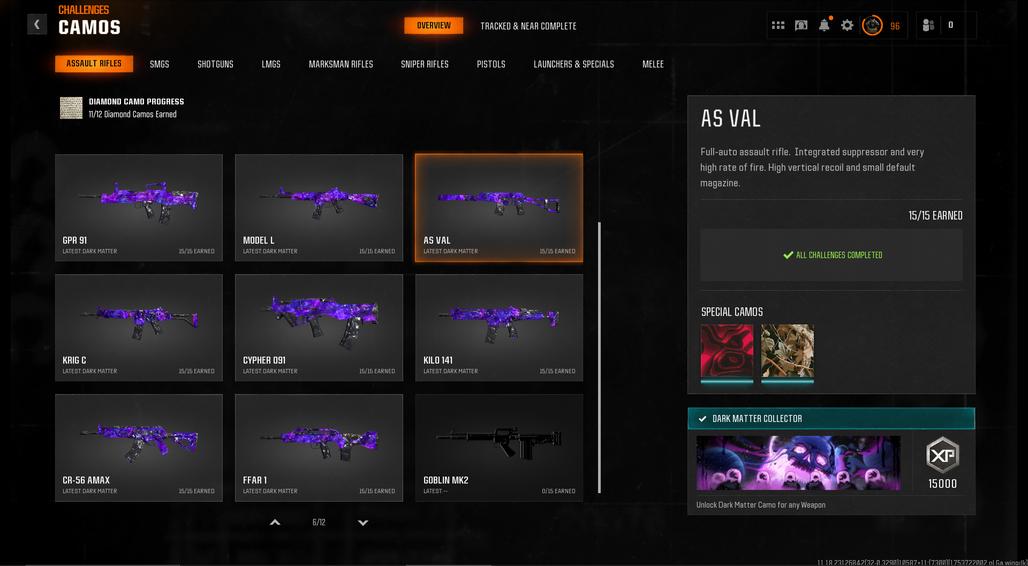Choose the Pistols category
The width and height of the screenshot is (1028, 566).
pos(491,64)
